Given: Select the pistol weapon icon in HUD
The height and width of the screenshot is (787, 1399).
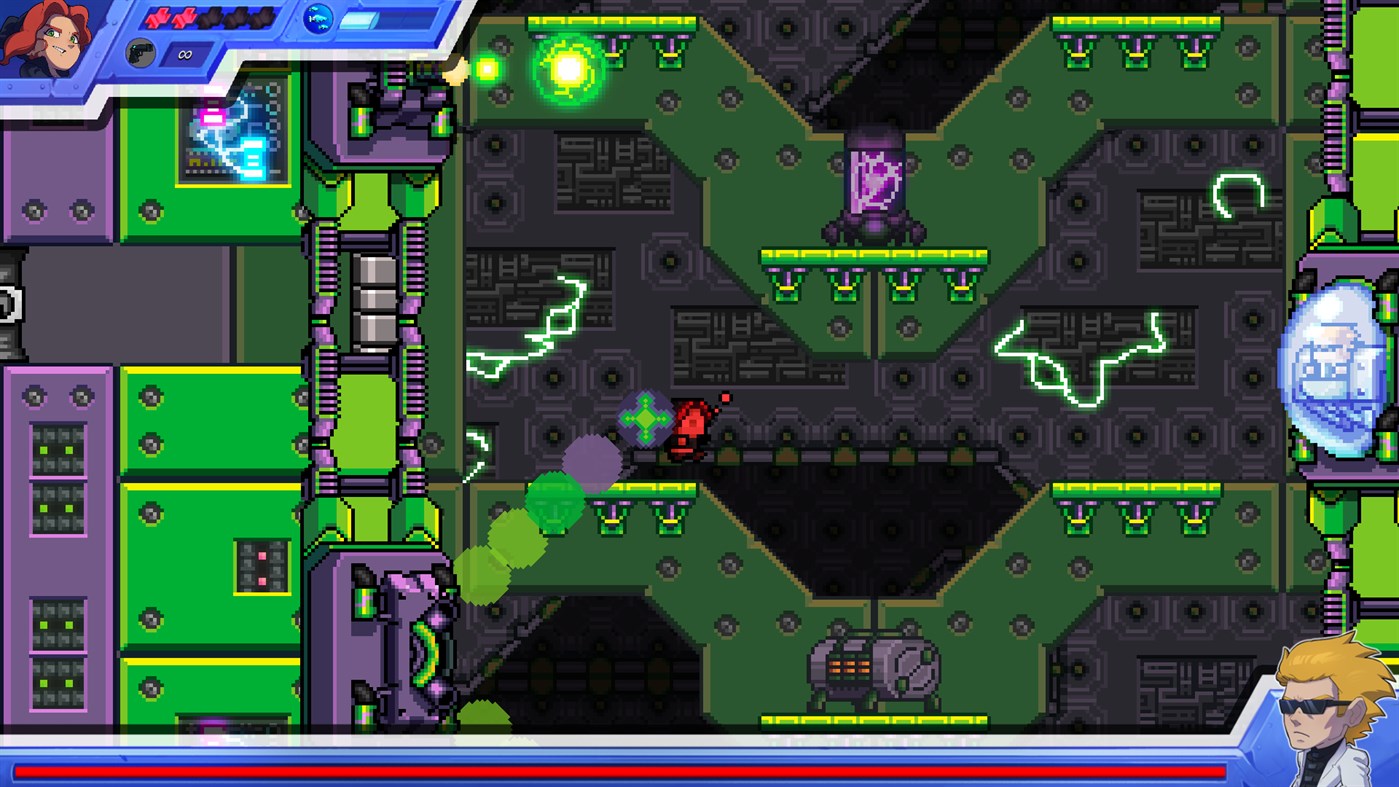Looking at the screenshot, I should [x=140, y=51].
